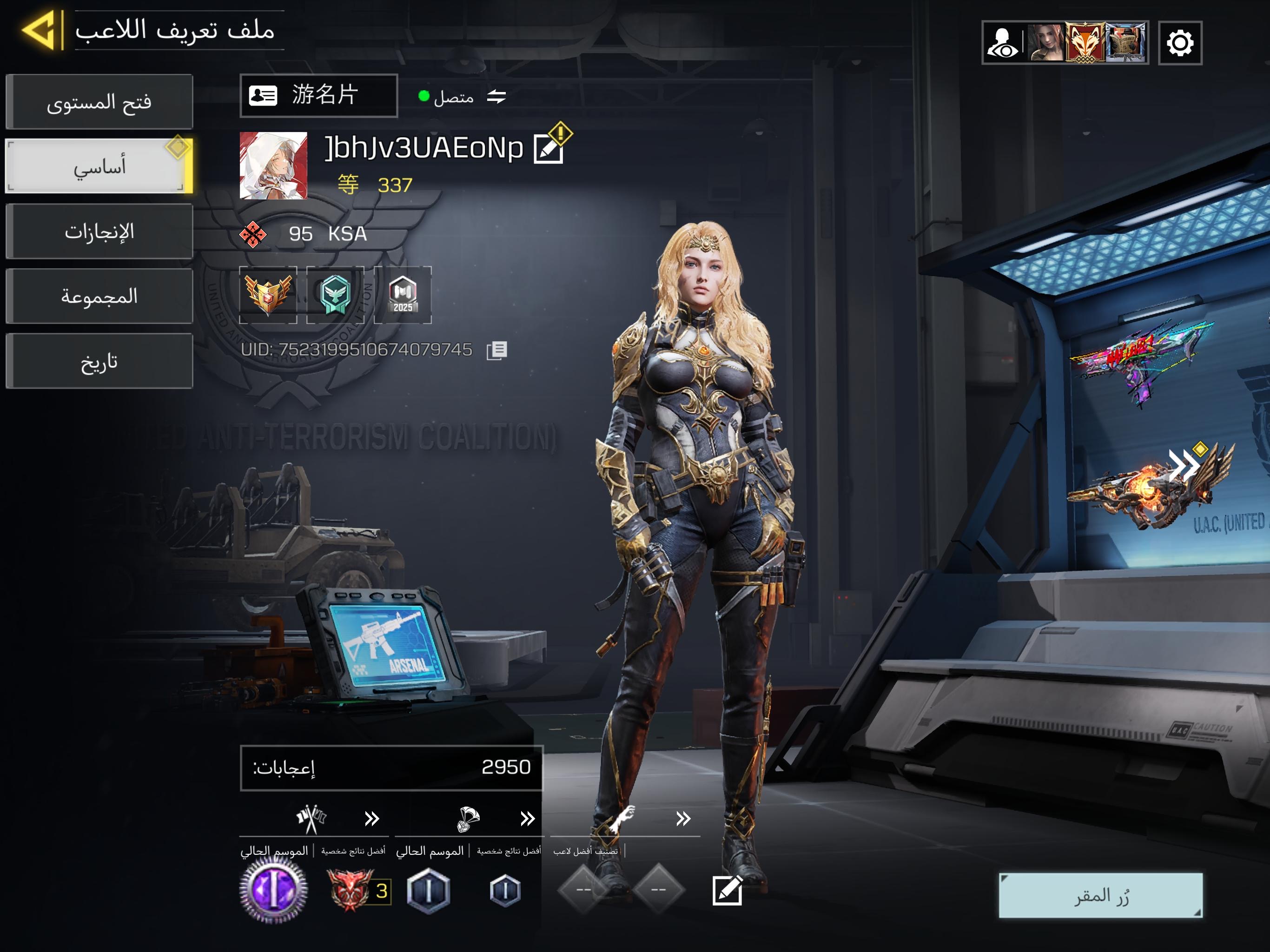This screenshot has height=952, width=1270.
Task: Open the المجموعة tab
Action: [x=99, y=296]
